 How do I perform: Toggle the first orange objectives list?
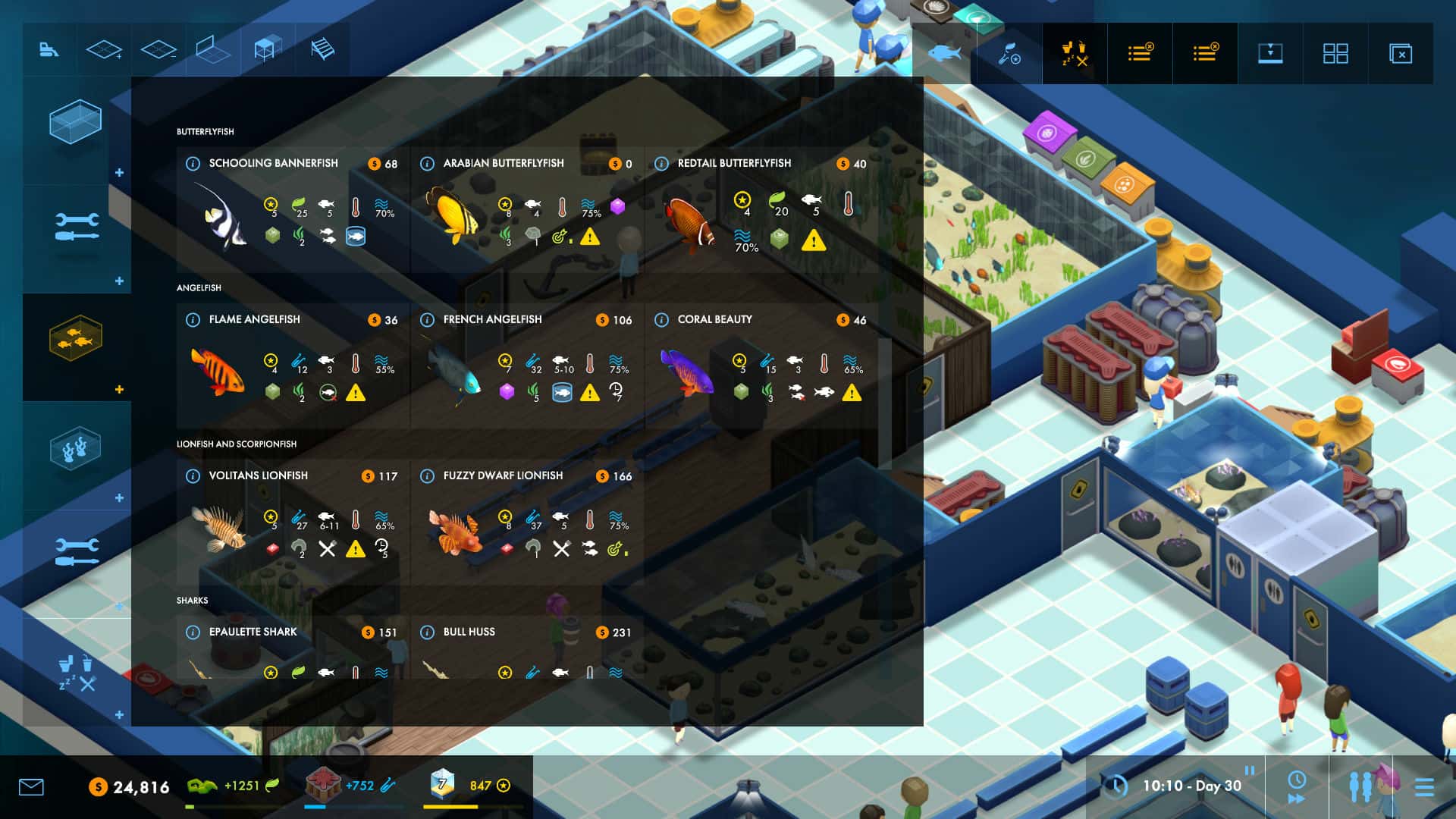click(x=1140, y=53)
